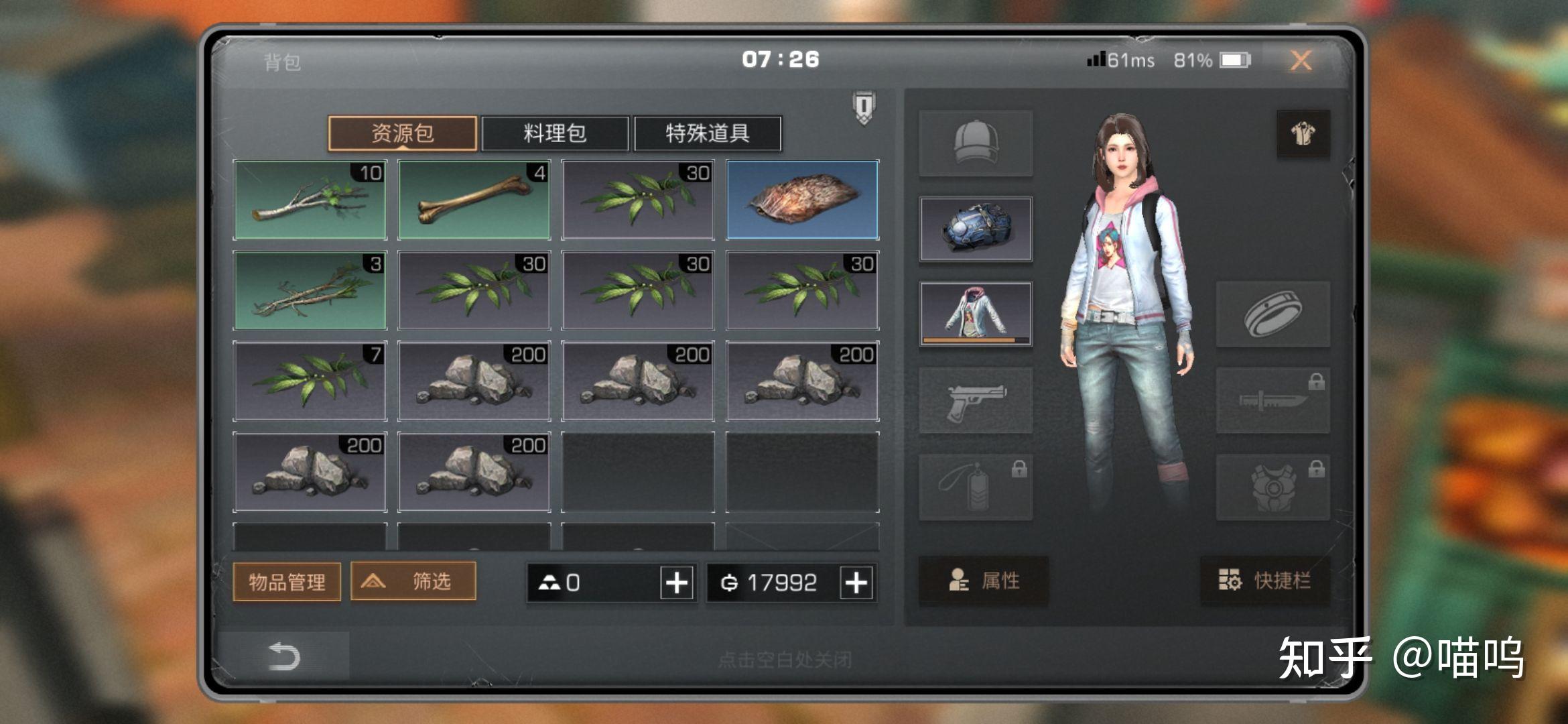Choose the pistol weapon slot

pos(976,400)
